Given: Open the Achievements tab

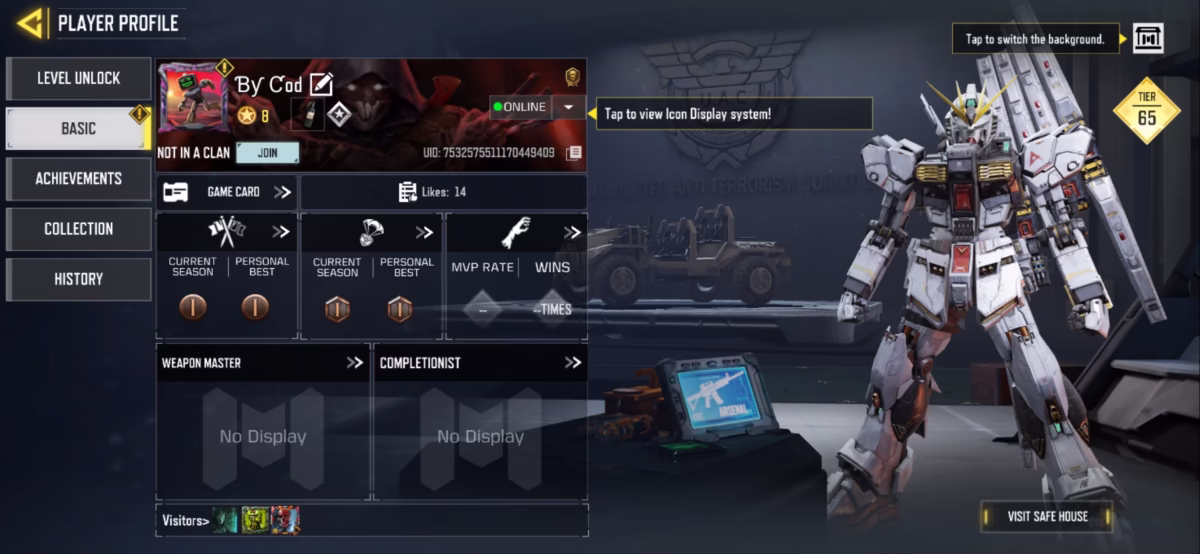Looking at the screenshot, I should (x=78, y=178).
